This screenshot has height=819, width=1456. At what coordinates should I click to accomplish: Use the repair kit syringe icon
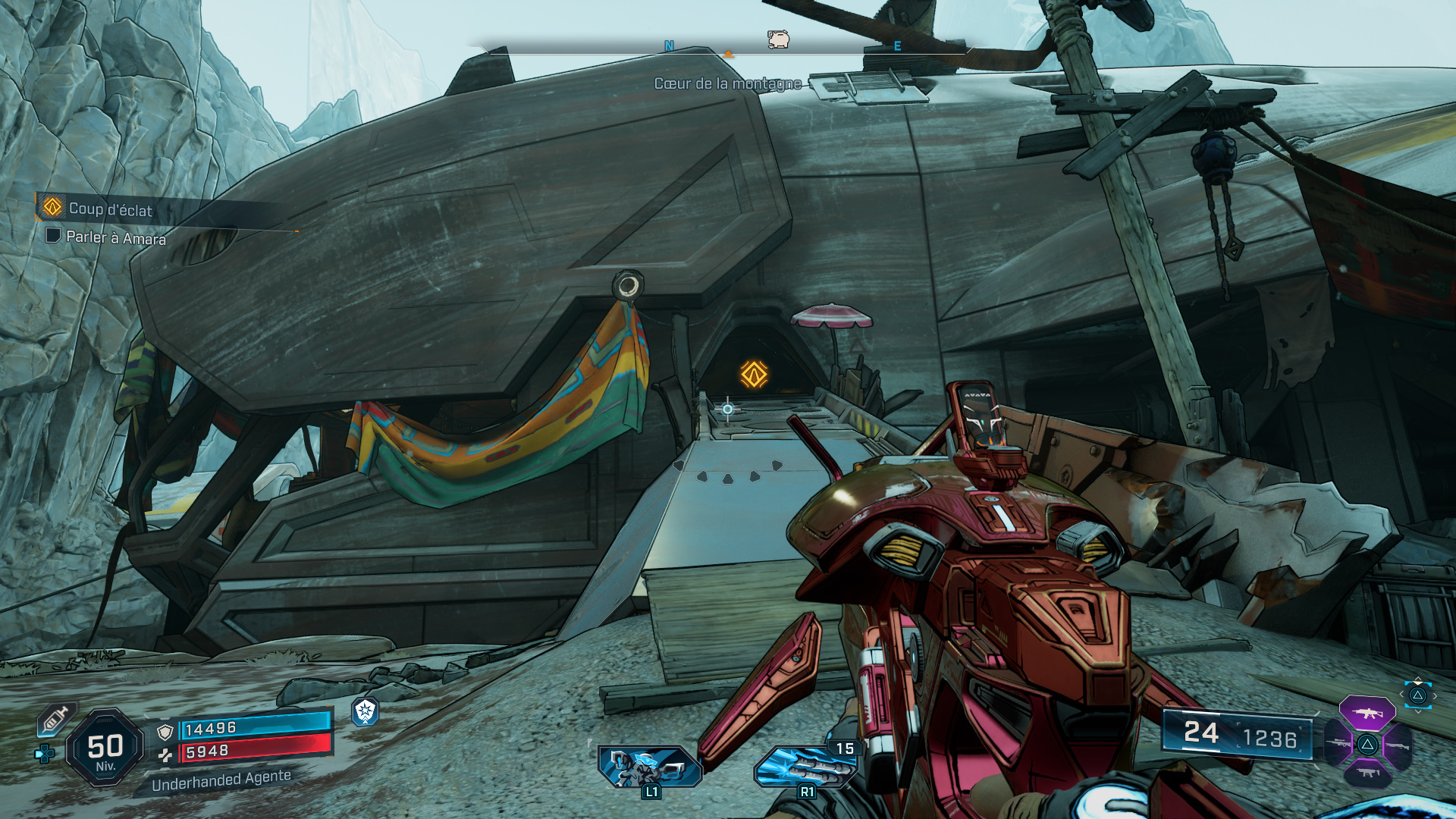(55, 719)
